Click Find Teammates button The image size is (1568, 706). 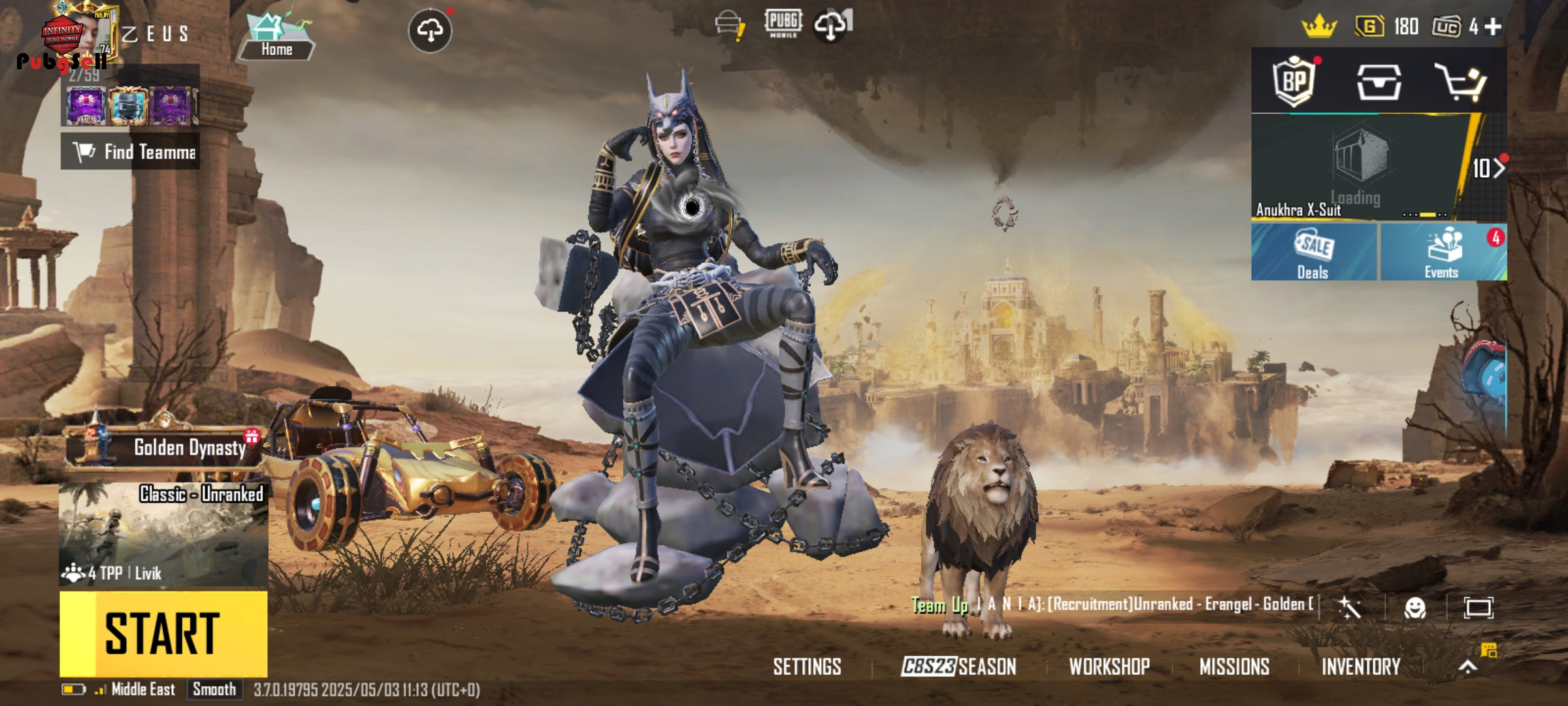click(131, 152)
